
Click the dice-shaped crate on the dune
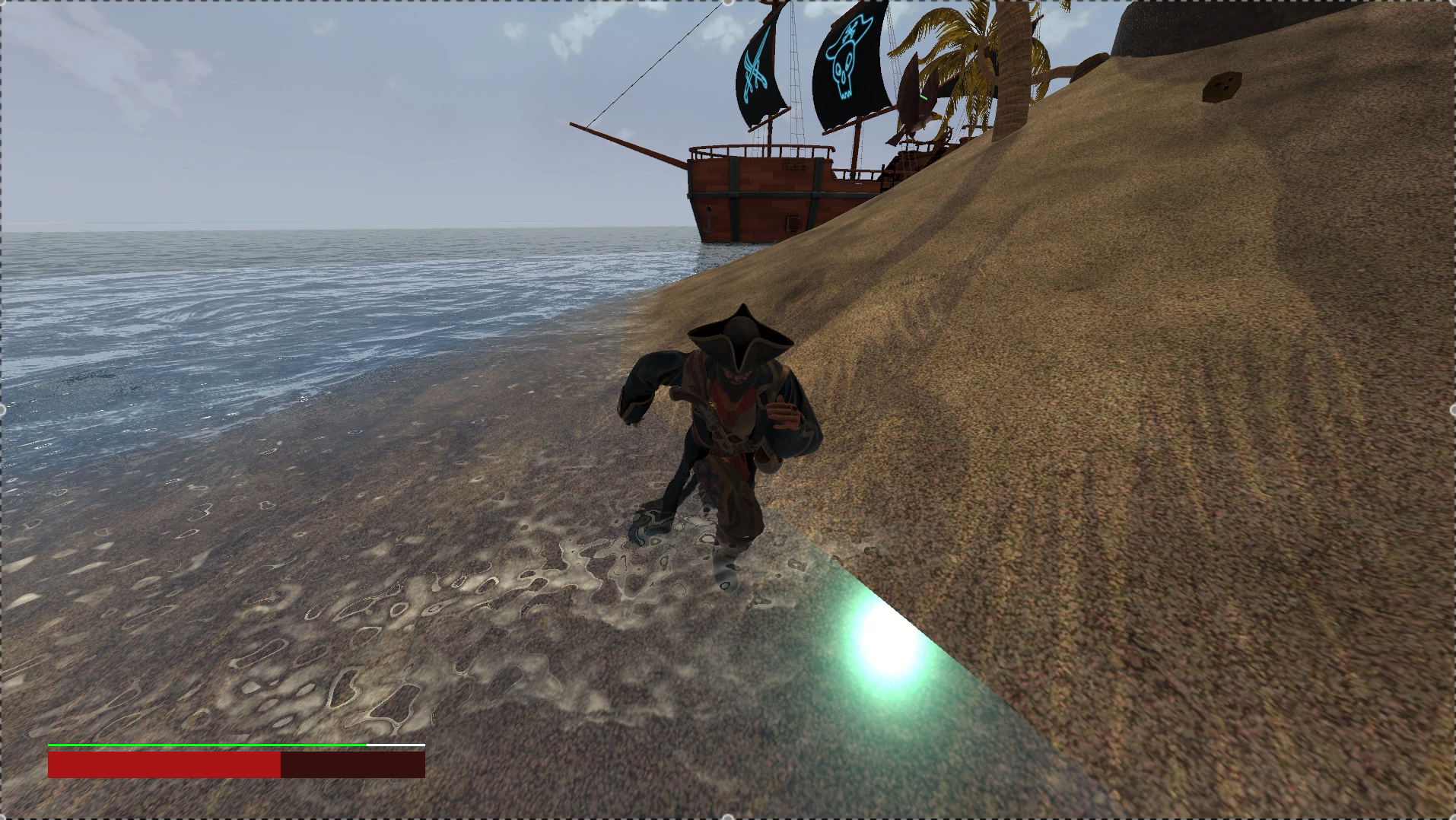tap(1221, 85)
